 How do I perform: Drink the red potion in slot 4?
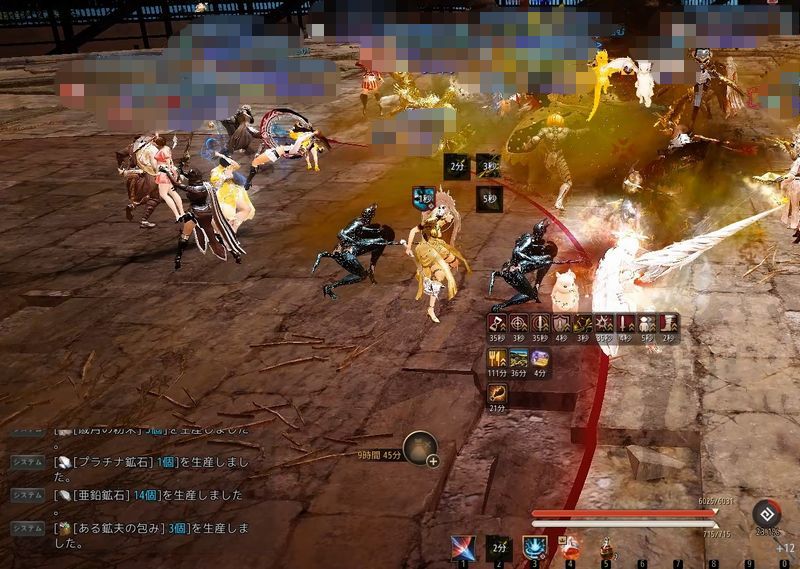(570, 546)
